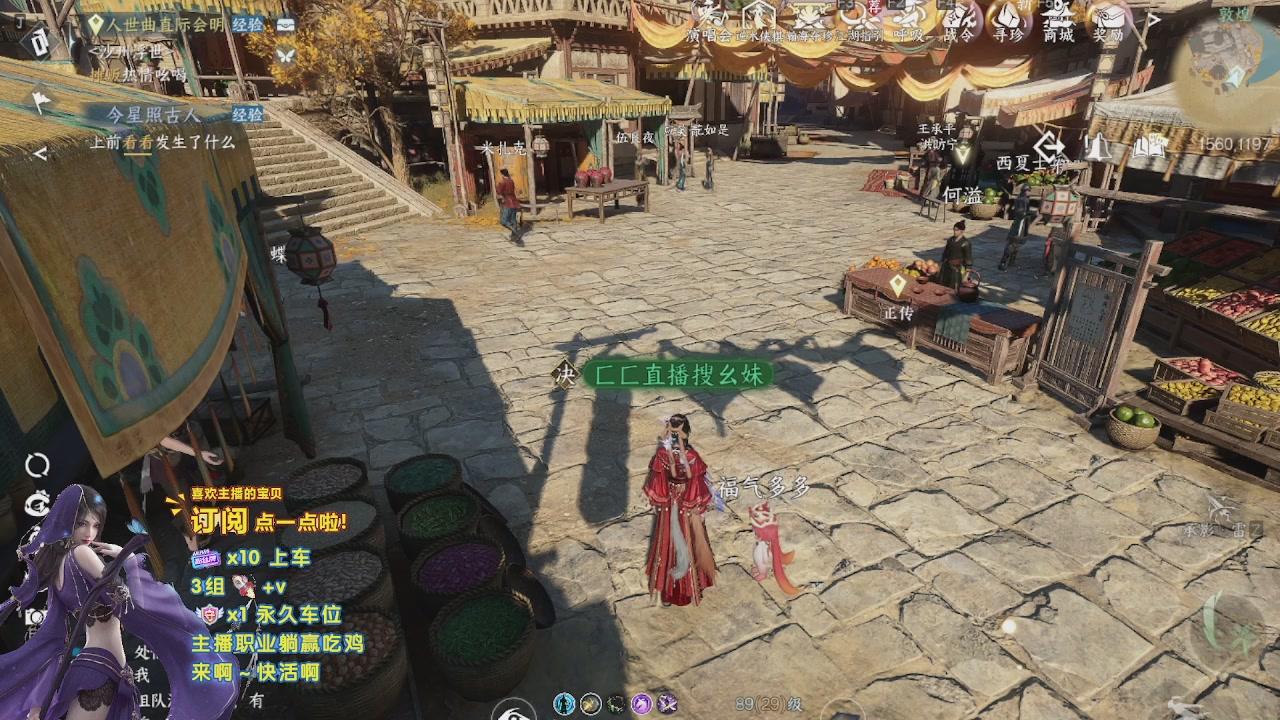This screenshot has height=720, width=1280.
Task: Open the 寻珍 treasure hunt icon
Action: pos(1008,19)
